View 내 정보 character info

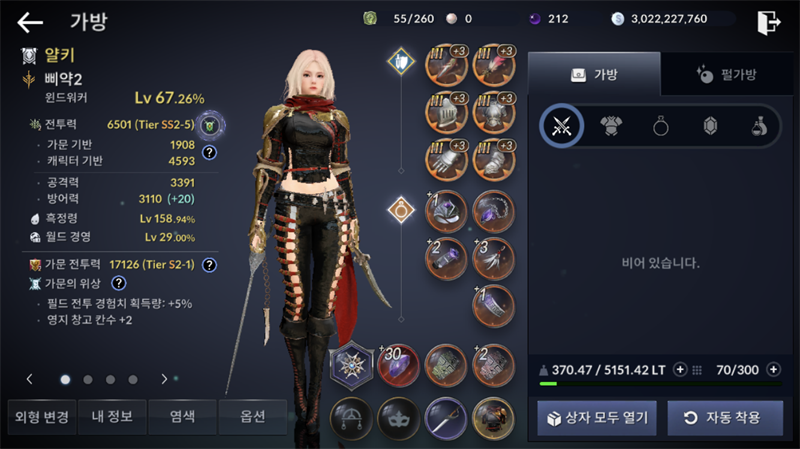coord(110,416)
